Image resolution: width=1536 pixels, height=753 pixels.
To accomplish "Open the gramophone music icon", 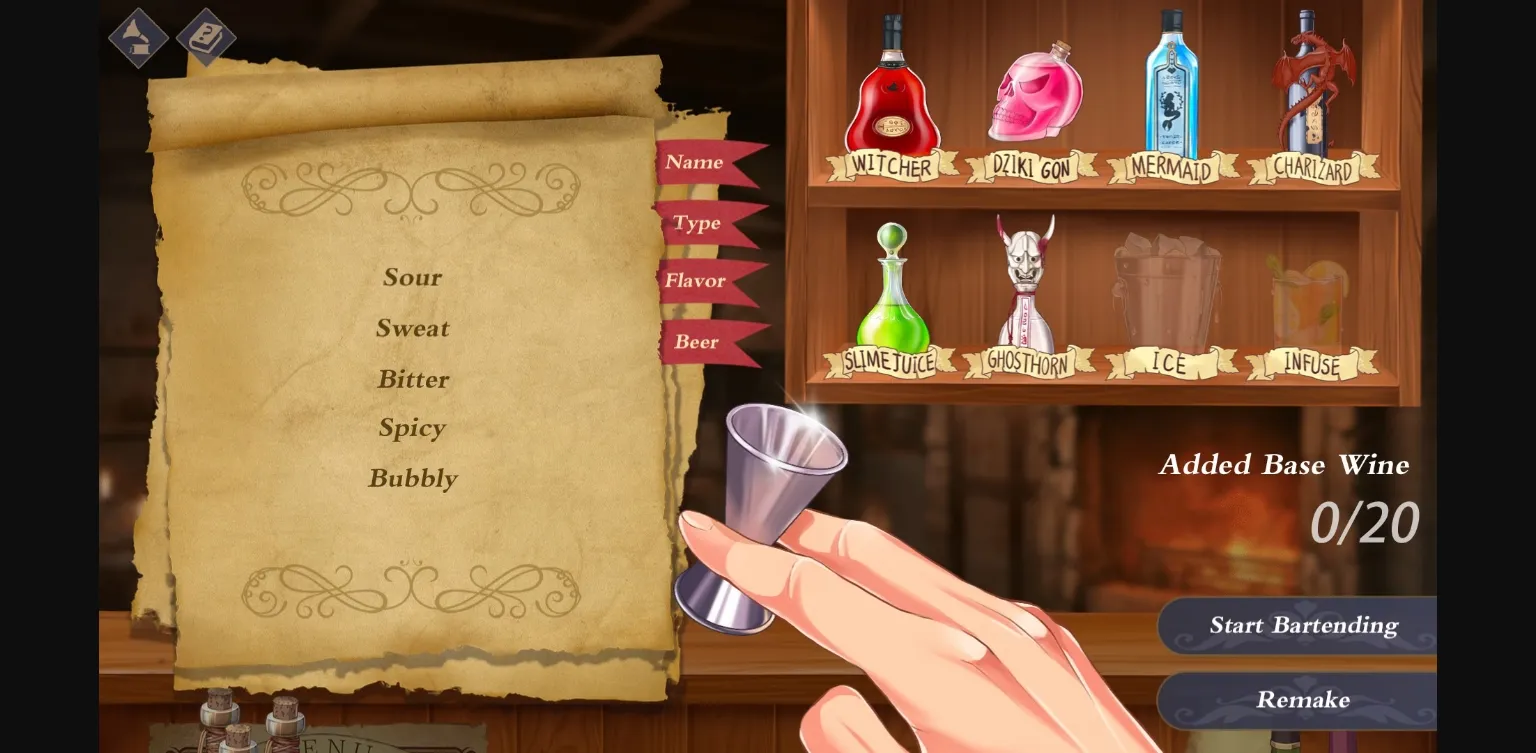I will 138,38.
